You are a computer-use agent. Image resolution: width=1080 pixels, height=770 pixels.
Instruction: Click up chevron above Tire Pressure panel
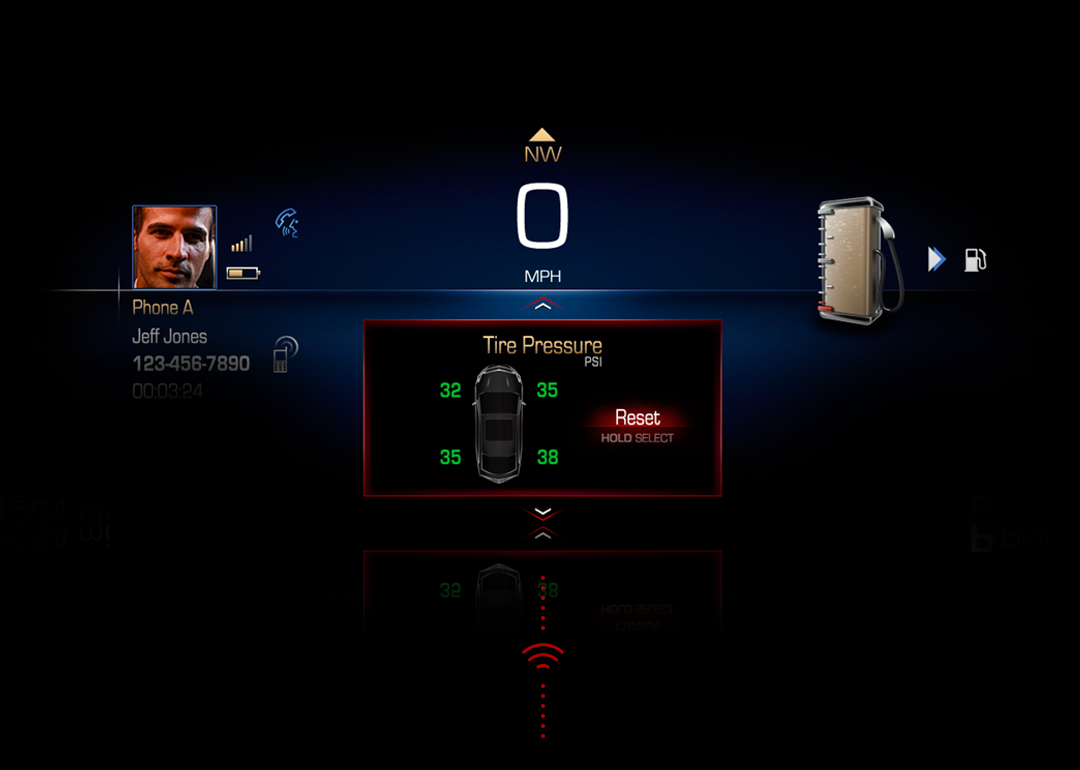tap(542, 305)
